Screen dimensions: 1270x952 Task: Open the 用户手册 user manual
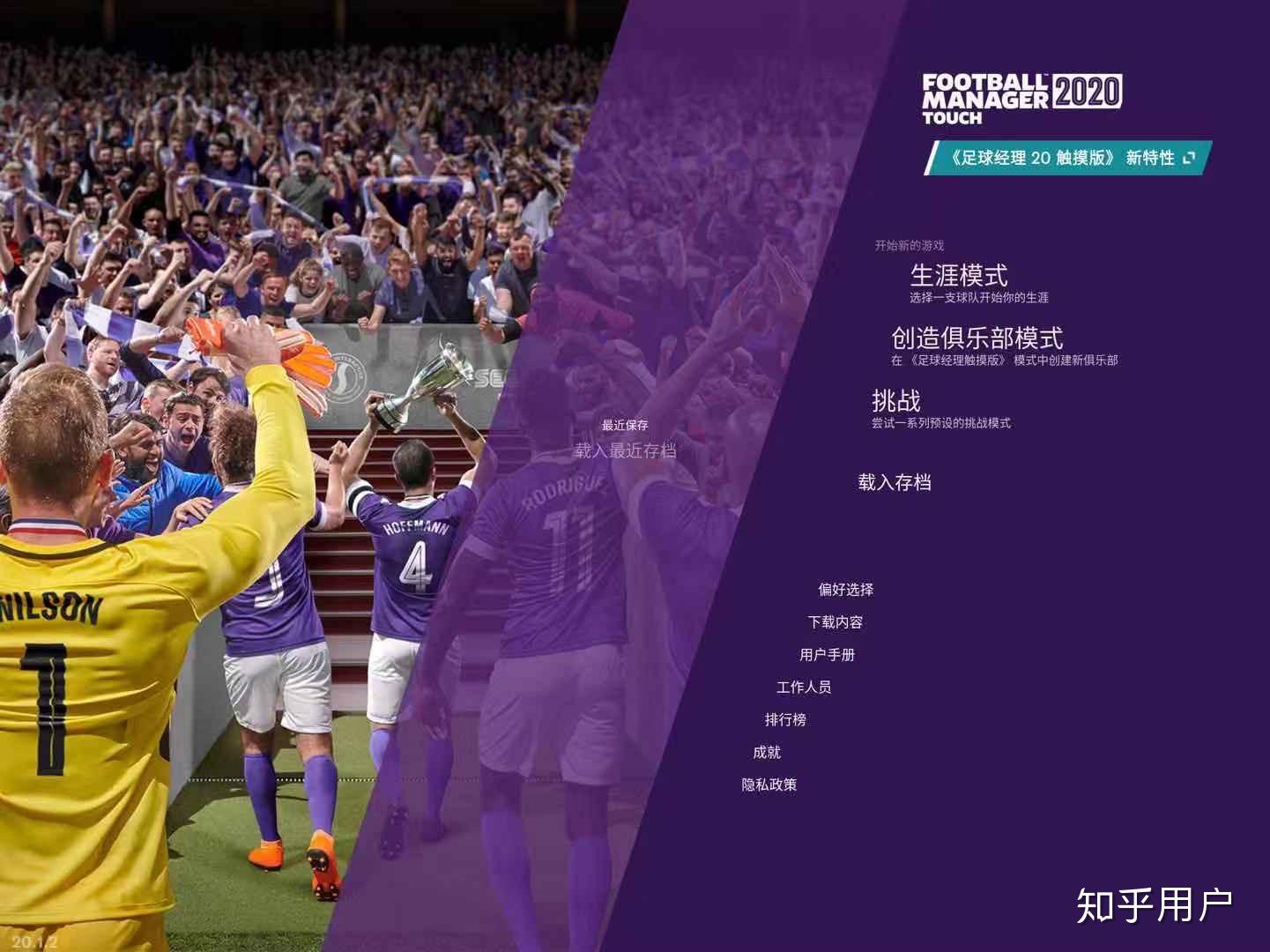click(x=829, y=655)
